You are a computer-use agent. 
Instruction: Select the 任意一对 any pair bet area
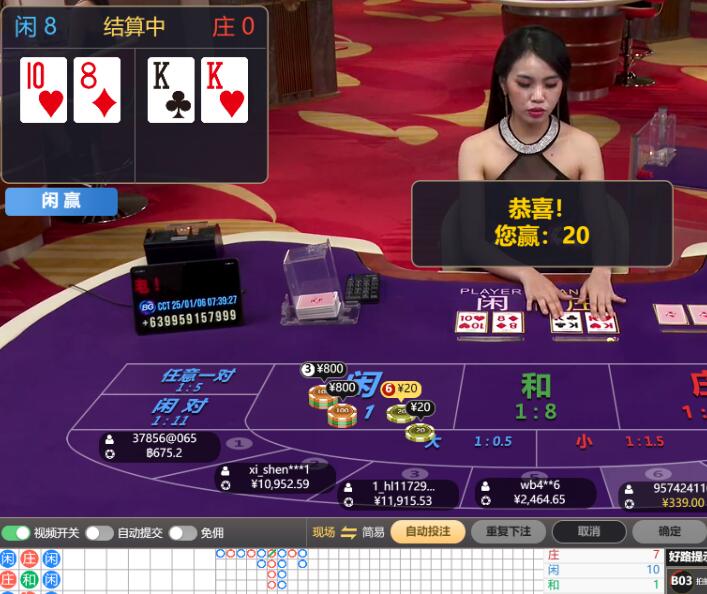(197, 378)
